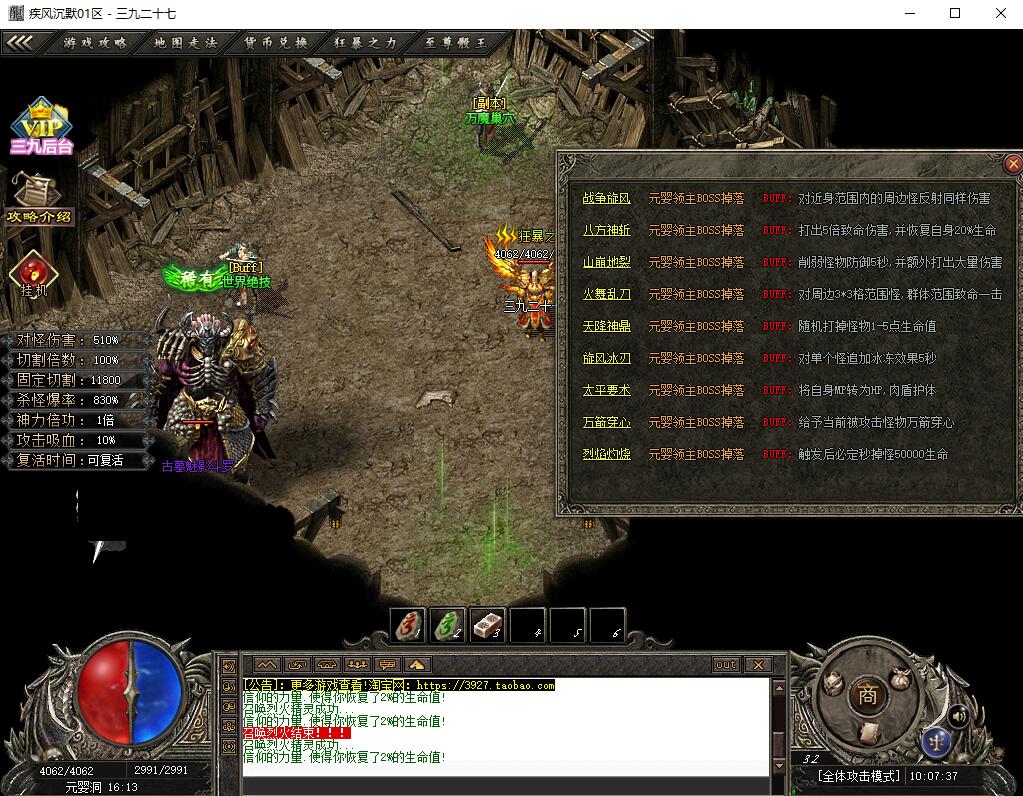
Task: Click the chat panel's out button
Action: 726,665
